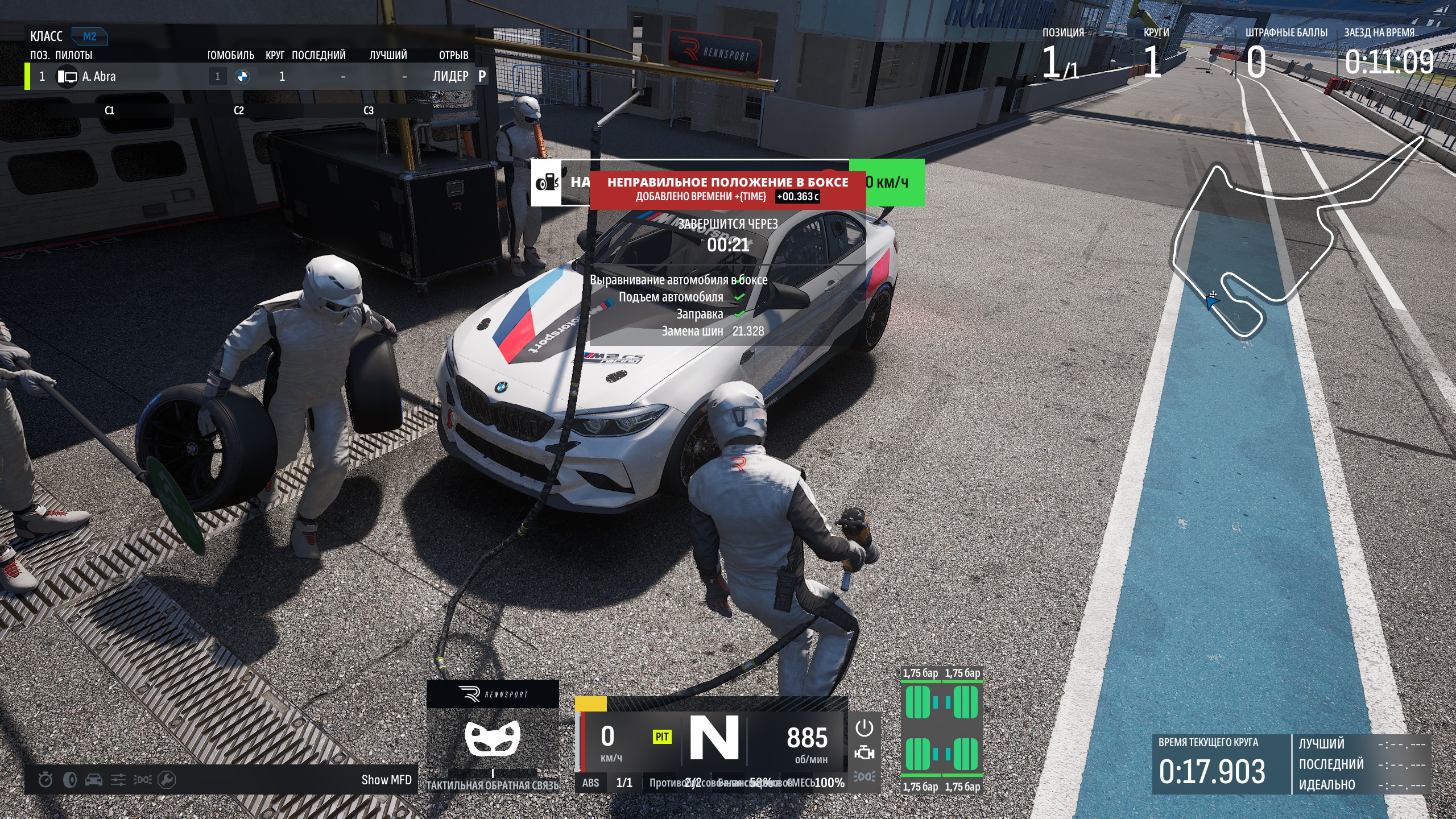Click the fuel pump icon on banner
Viewport: 1456px width, 819px height.
pyautogui.click(x=547, y=183)
